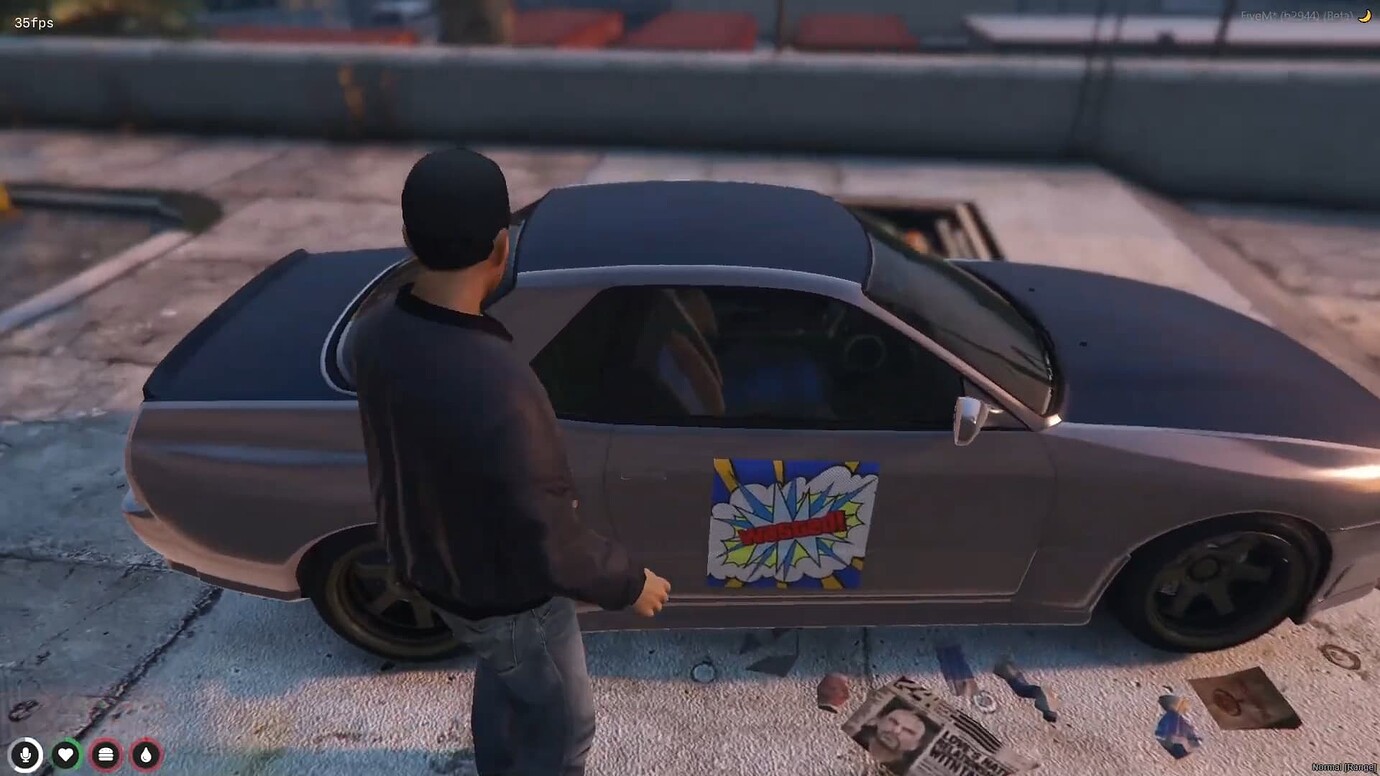The image size is (1380, 776).
Task: Click the 35fps frame counter
Action: coord(33,20)
